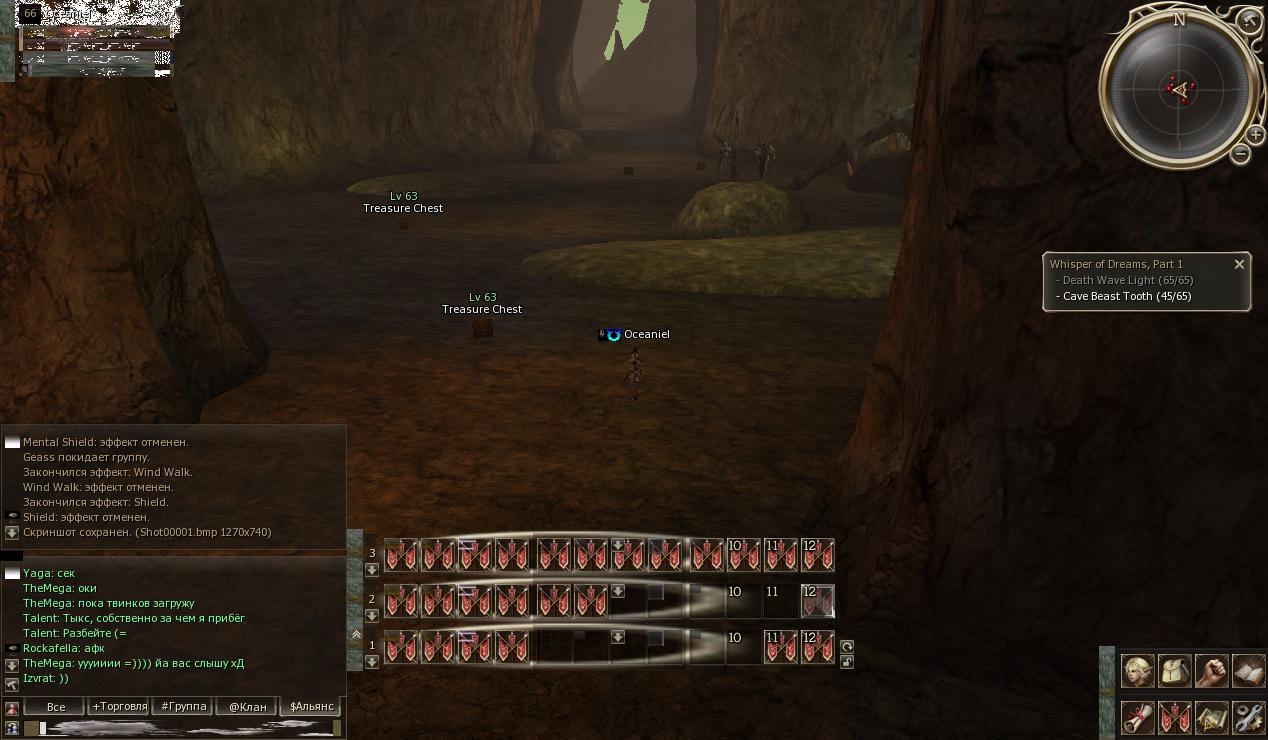Open the quest scroll icon
Viewport: 1268px width, 740px height.
click(x=1137, y=717)
